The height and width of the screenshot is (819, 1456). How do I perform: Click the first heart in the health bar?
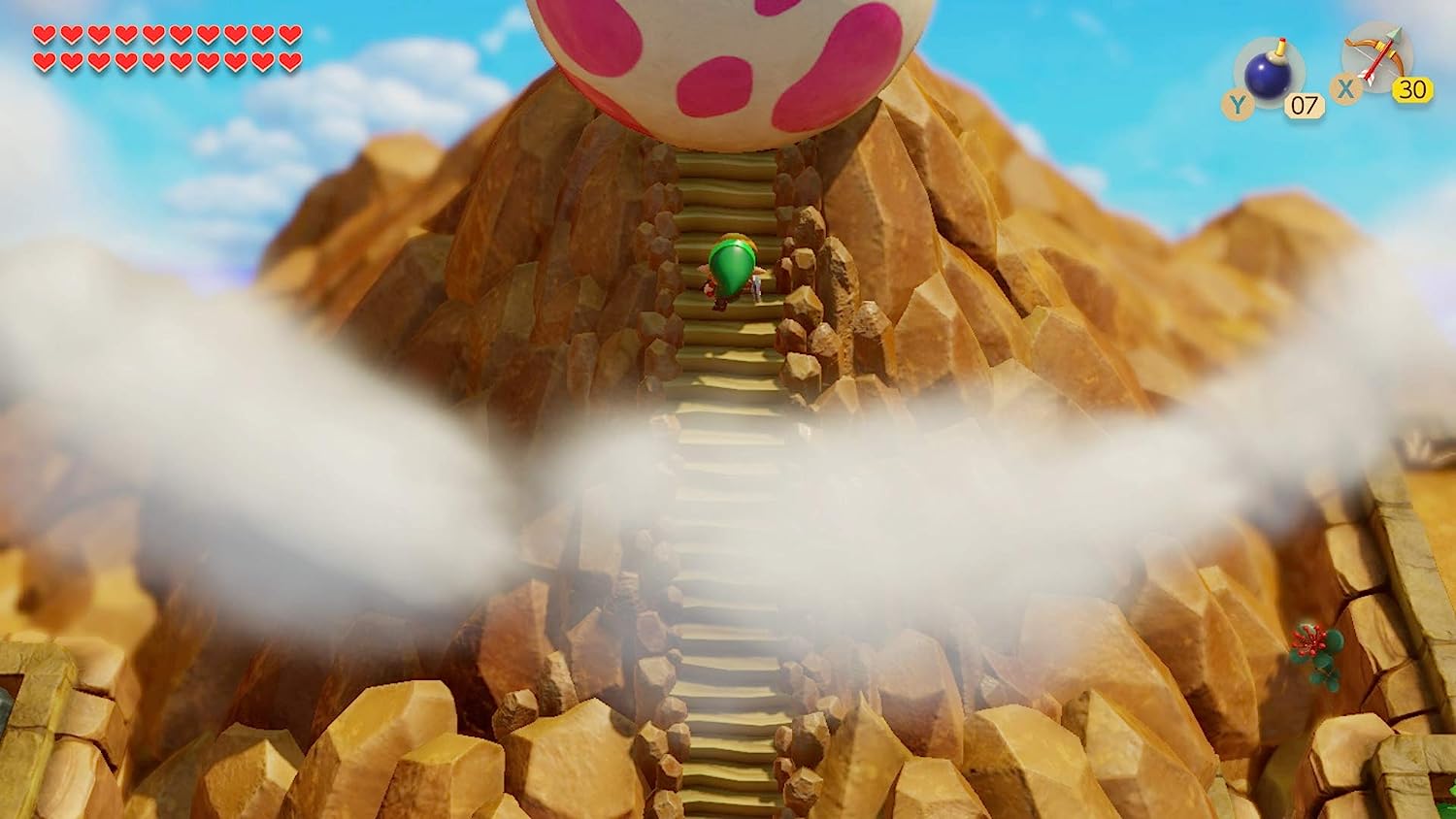pos(43,34)
